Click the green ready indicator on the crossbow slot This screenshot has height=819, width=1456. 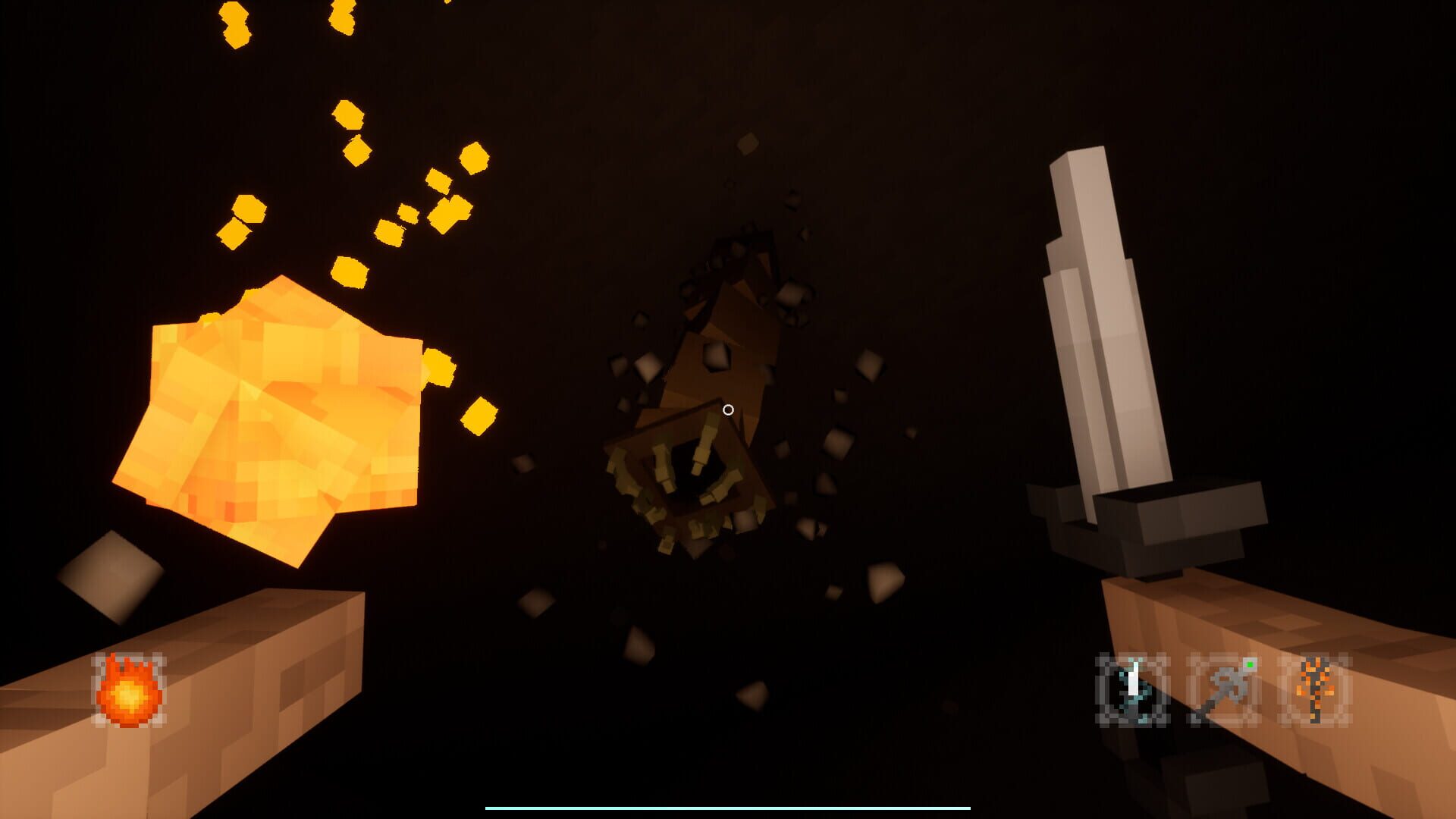pos(1250,665)
